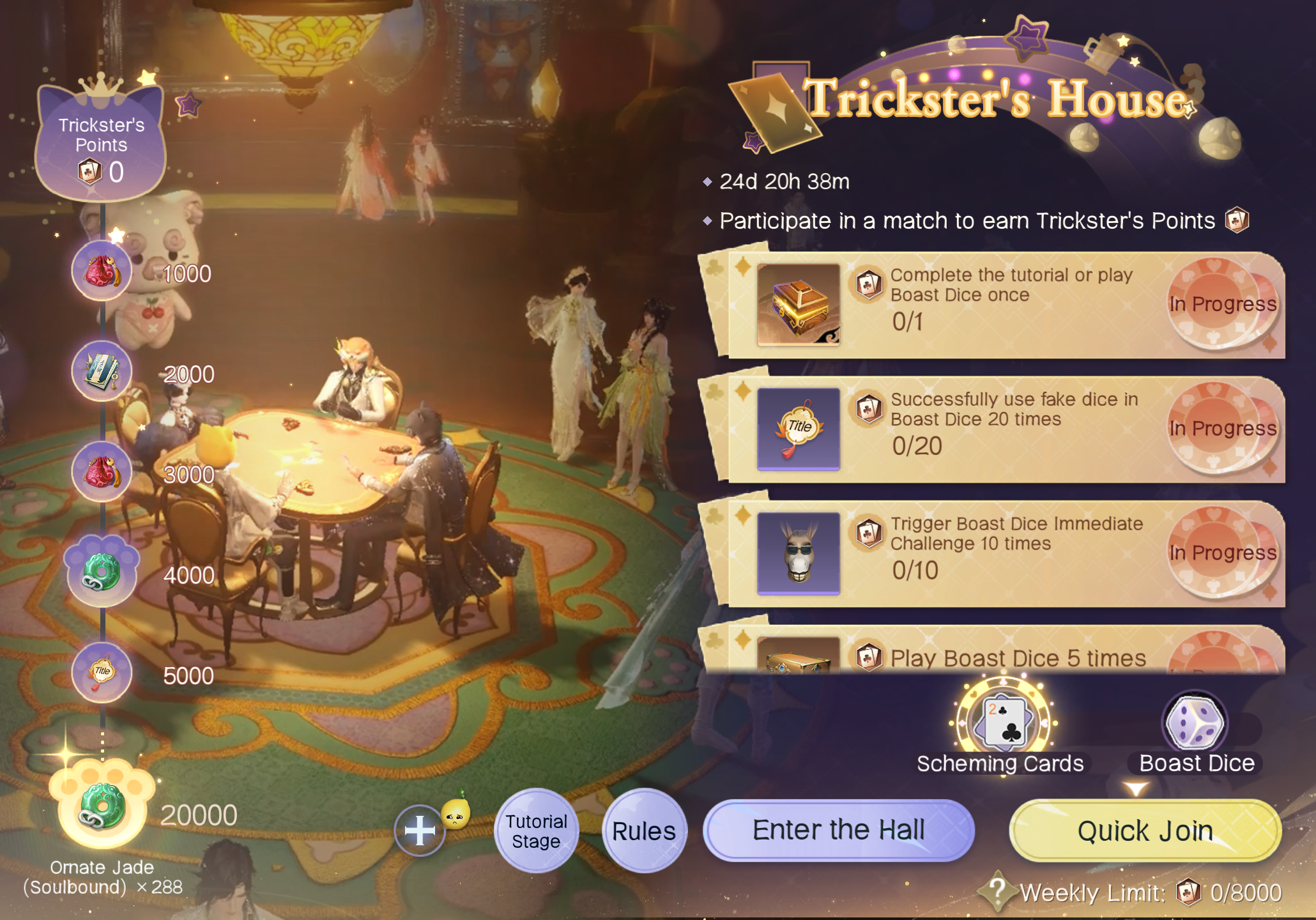Open the Play Boast Dice 5 times task

(1017, 658)
